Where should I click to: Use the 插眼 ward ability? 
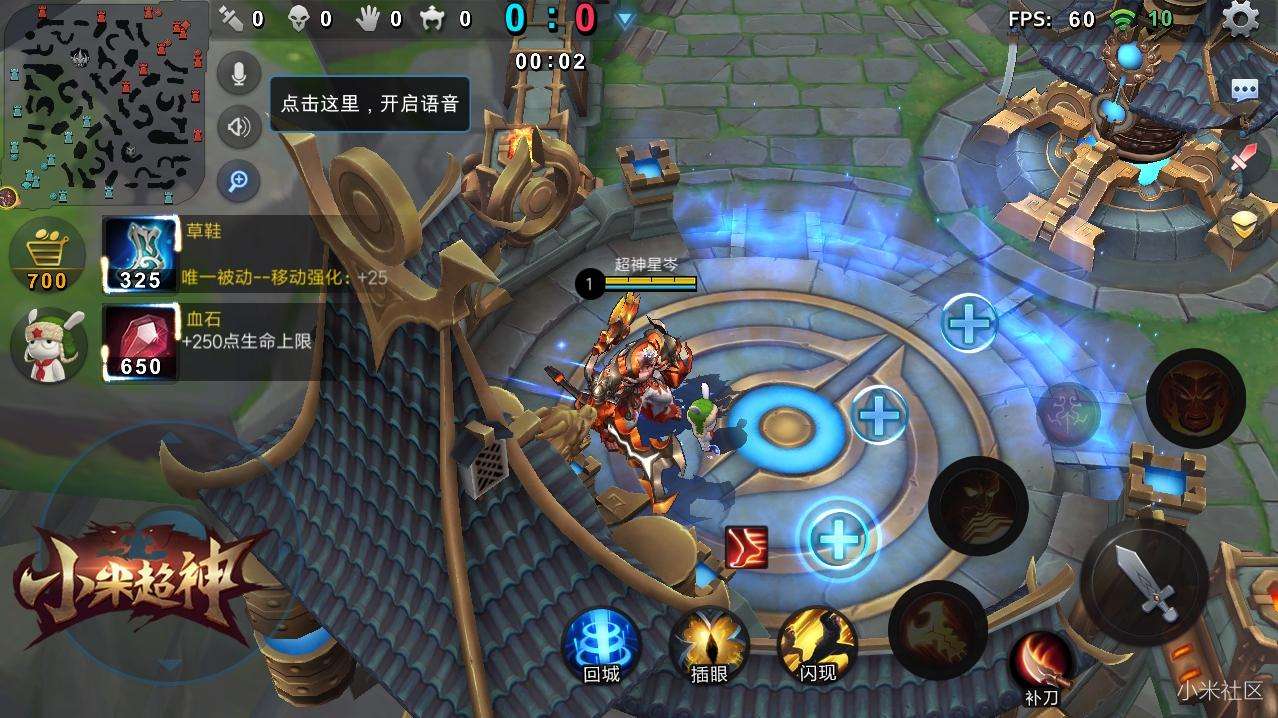[x=708, y=644]
